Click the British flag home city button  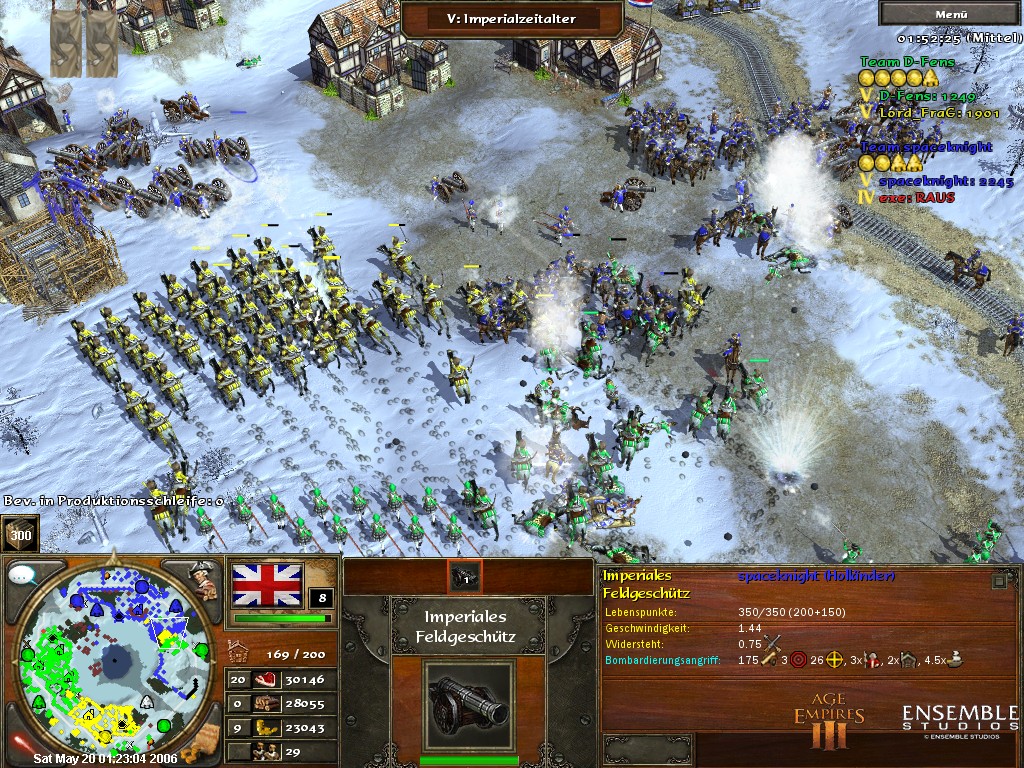(x=267, y=585)
